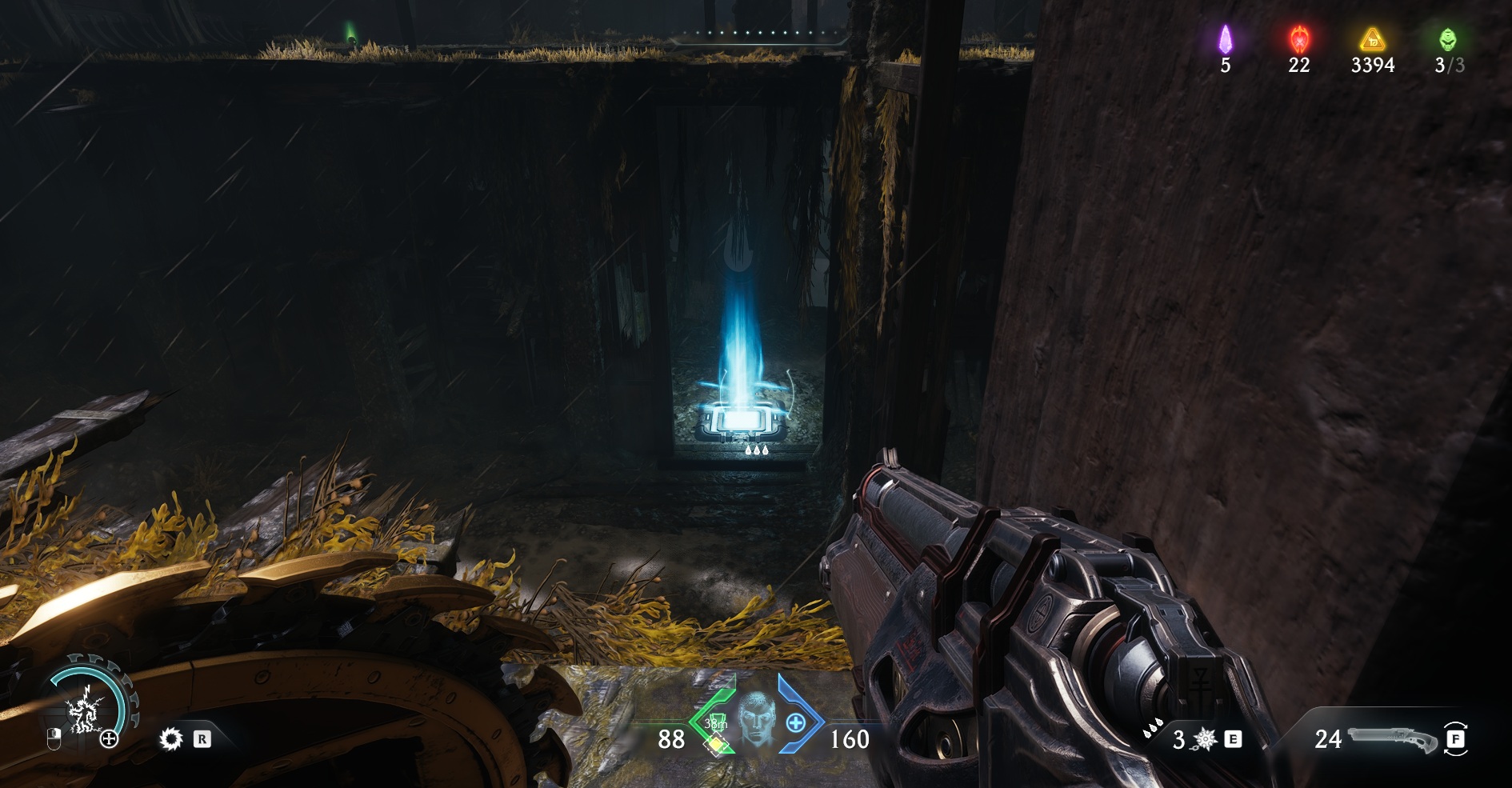Click the purple crystal currency icon
This screenshot has height=788, width=1512.
(1225, 38)
